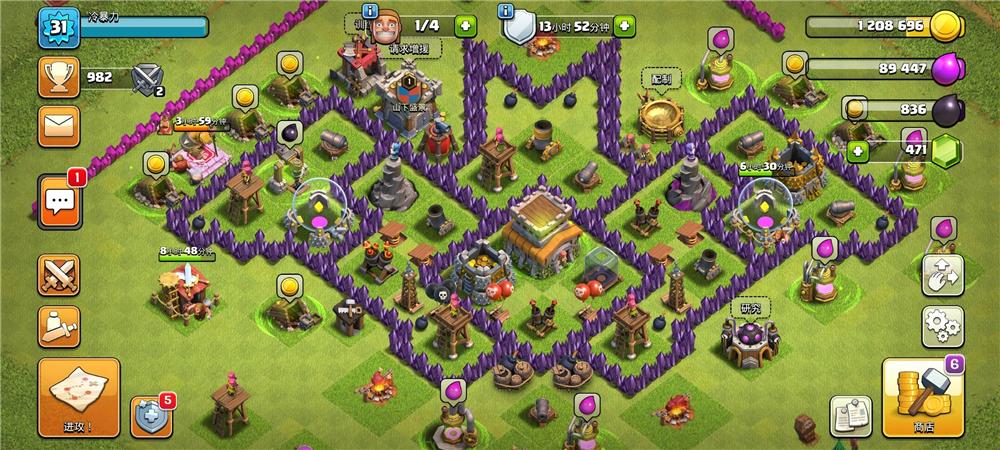The width and height of the screenshot is (1000, 450).
Task: Click the pink elixir resource counter
Action: [x=885, y=68]
